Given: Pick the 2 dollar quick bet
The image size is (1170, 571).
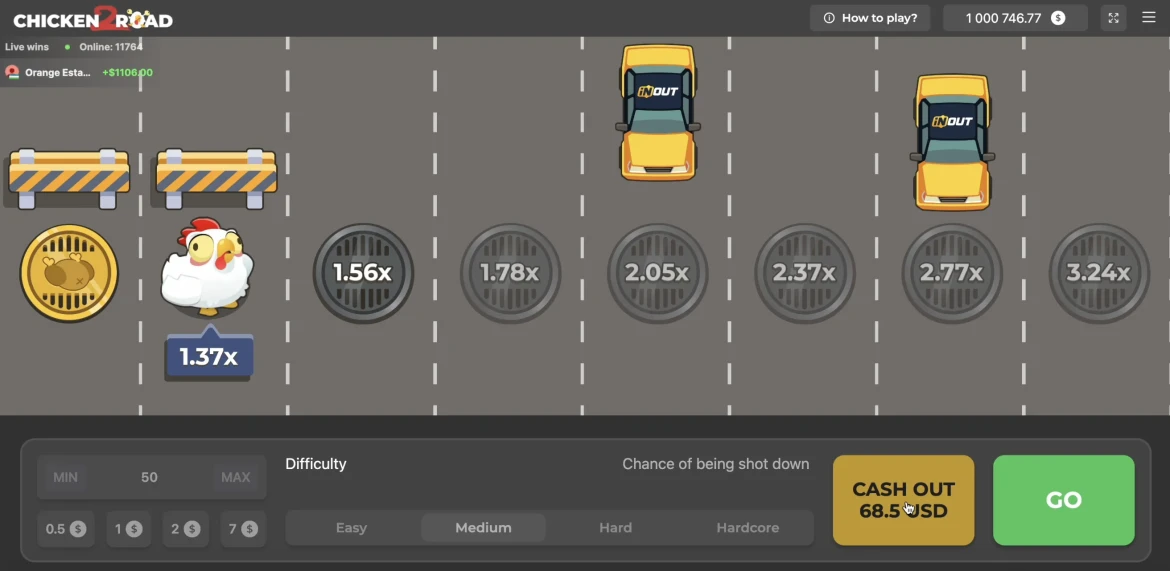Looking at the screenshot, I should [x=185, y=529].
